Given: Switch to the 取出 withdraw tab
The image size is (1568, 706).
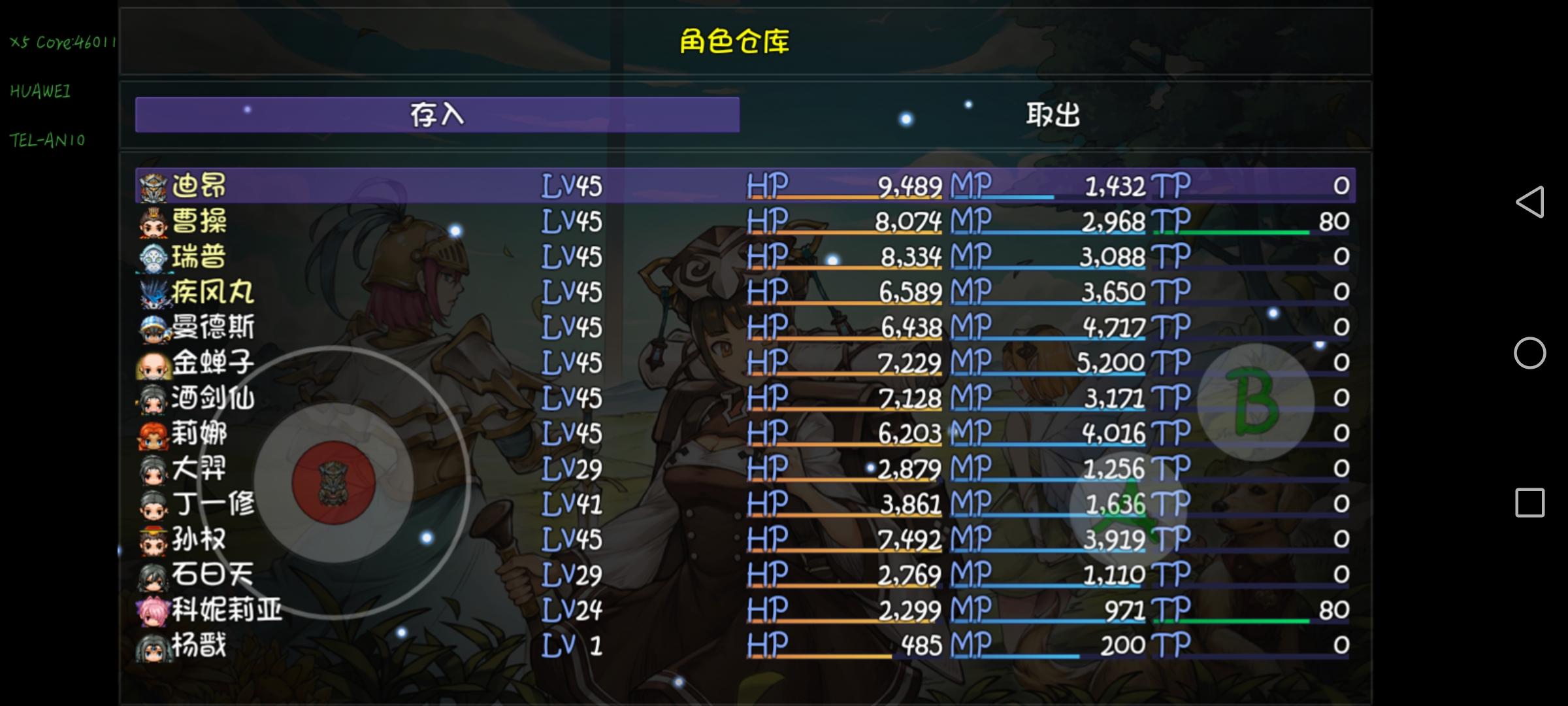Looking at the screenshot, I should (1052, 114).
